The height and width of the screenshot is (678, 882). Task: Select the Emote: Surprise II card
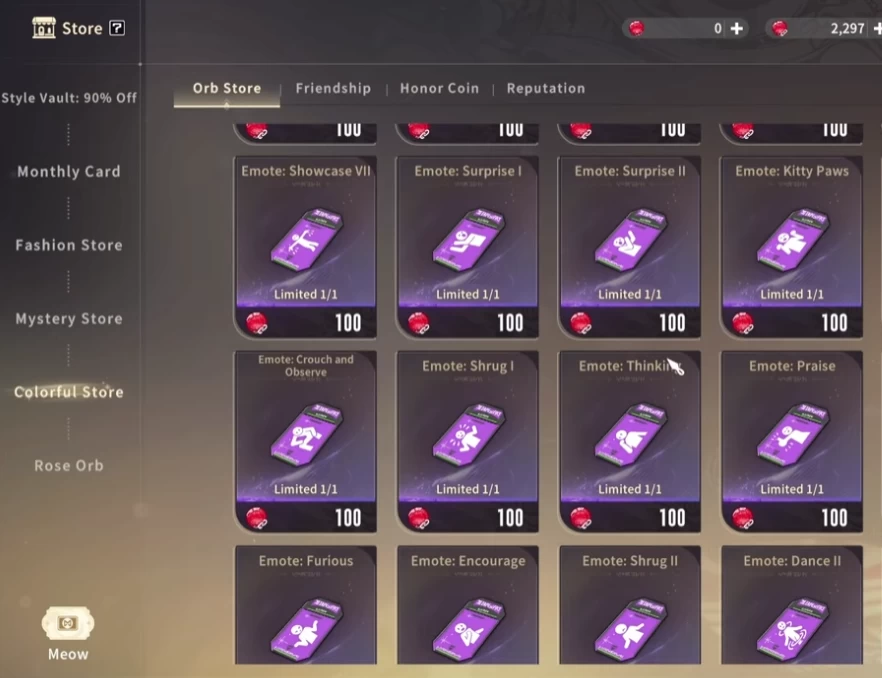(x=629, y=245)
